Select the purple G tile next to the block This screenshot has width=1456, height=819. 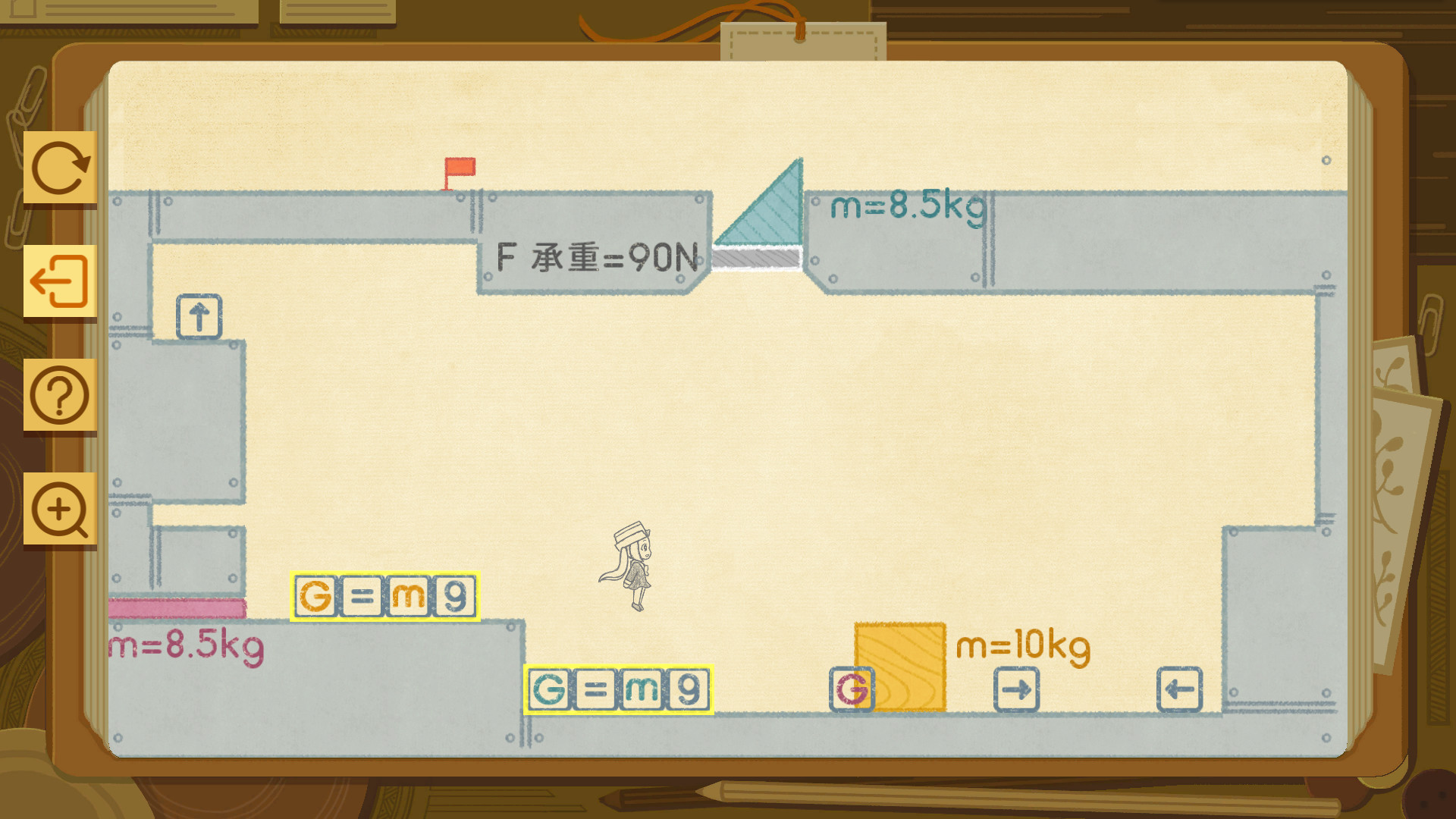coord(851,689)
